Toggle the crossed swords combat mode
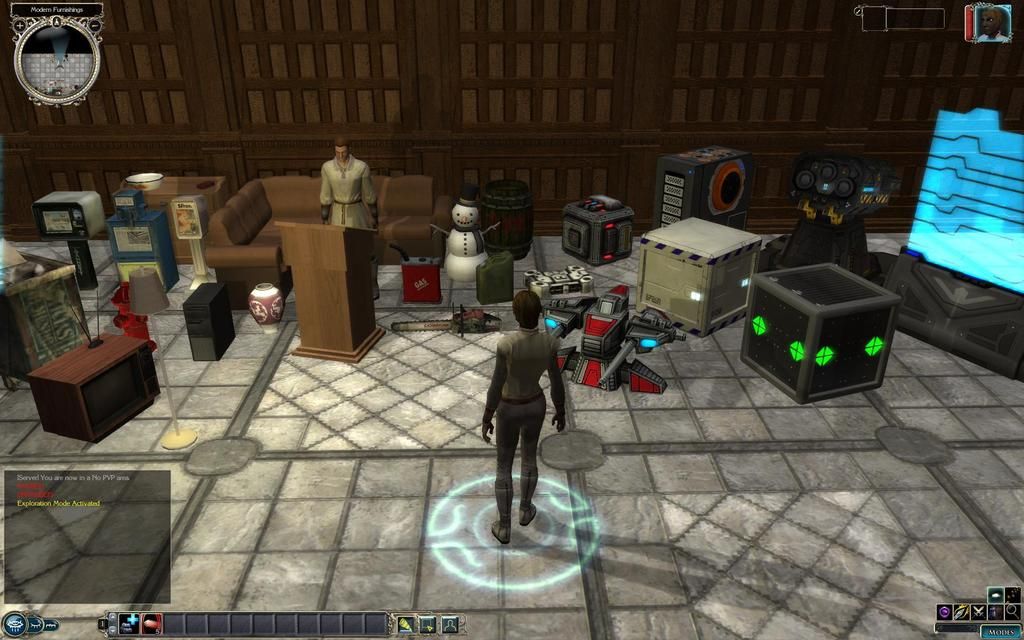The image size is (1024, 640). pyautogui.click(x=978, y=611)
